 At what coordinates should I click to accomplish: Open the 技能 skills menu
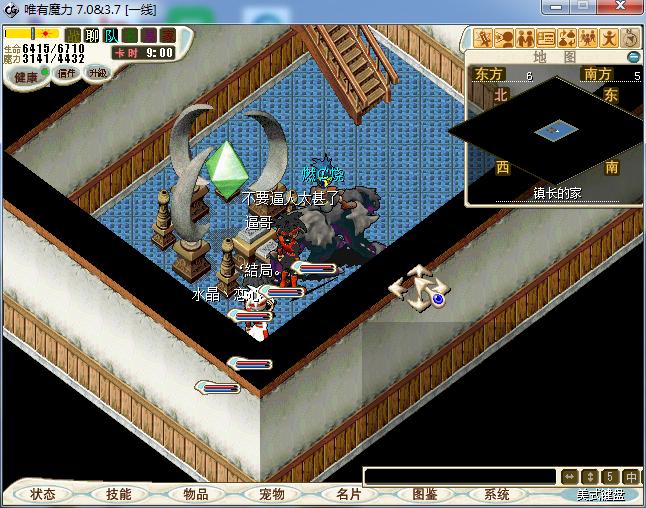119,494
